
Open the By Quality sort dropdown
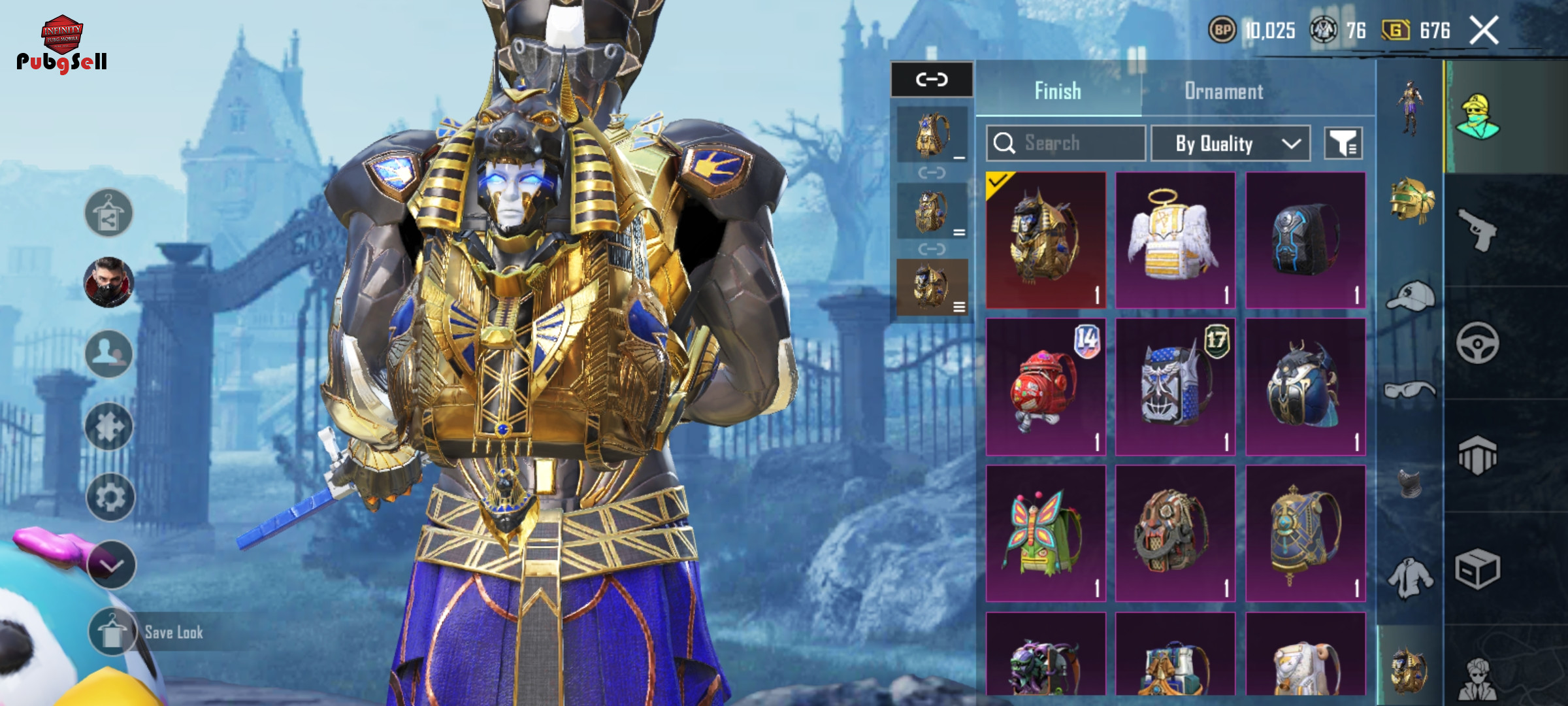[x=1230, y=143]
